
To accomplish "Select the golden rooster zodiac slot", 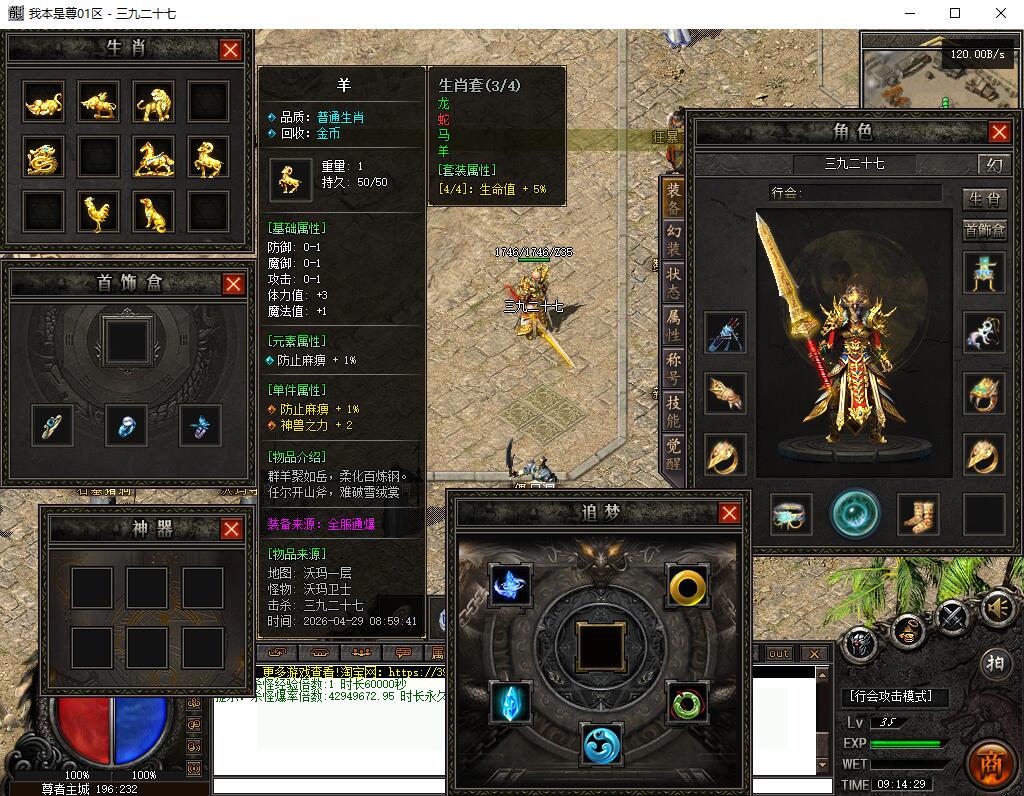I will [x=98, y=212].
